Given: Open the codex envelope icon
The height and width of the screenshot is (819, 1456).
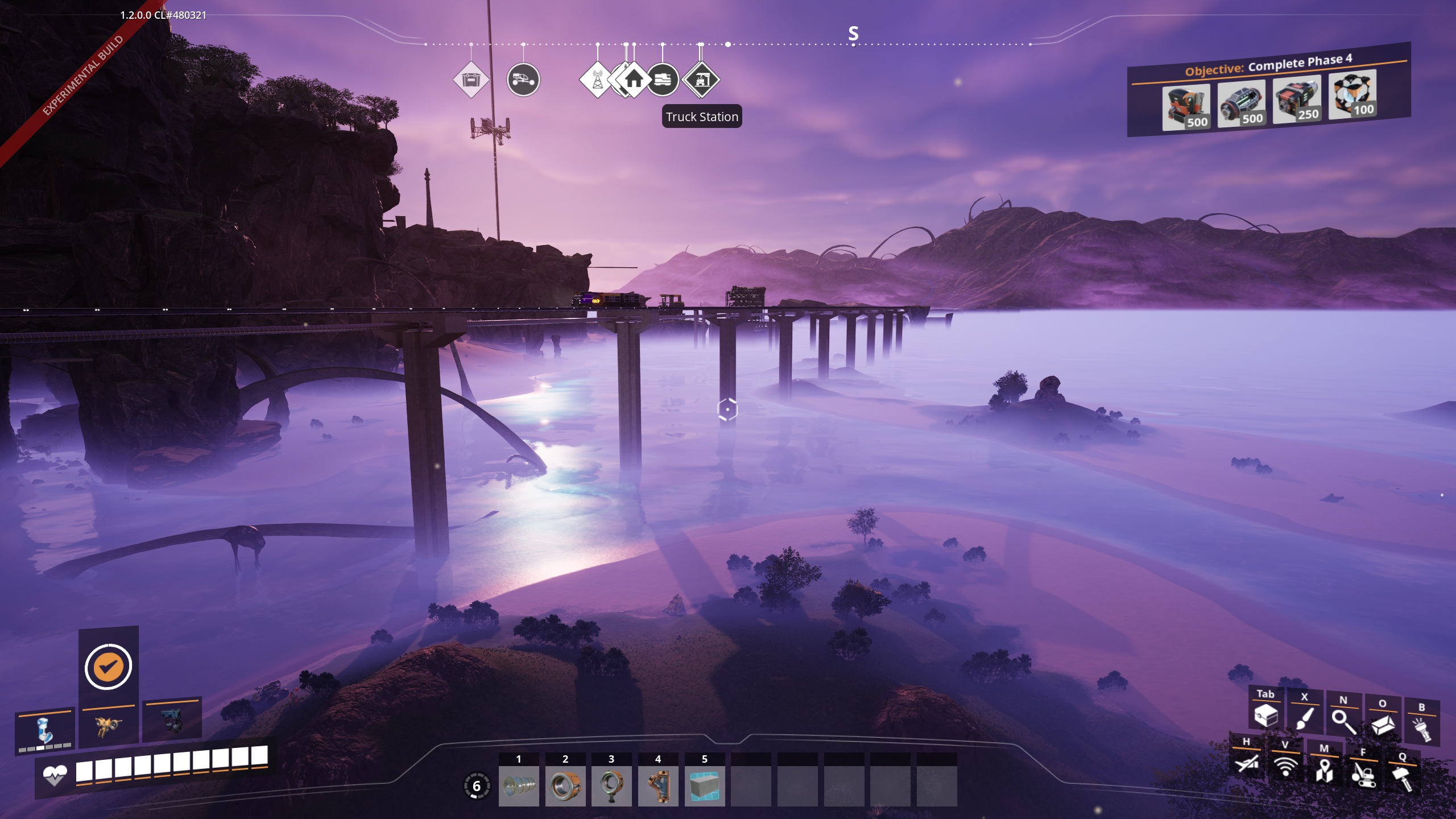Looking at the screenshot, I should click(x=1383, y=725).
